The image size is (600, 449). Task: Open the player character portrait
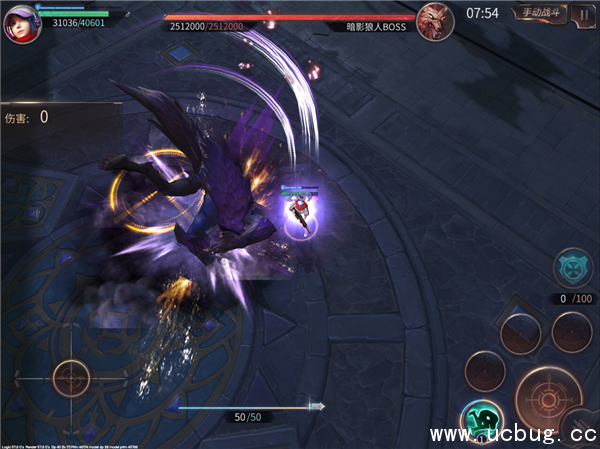17,22
